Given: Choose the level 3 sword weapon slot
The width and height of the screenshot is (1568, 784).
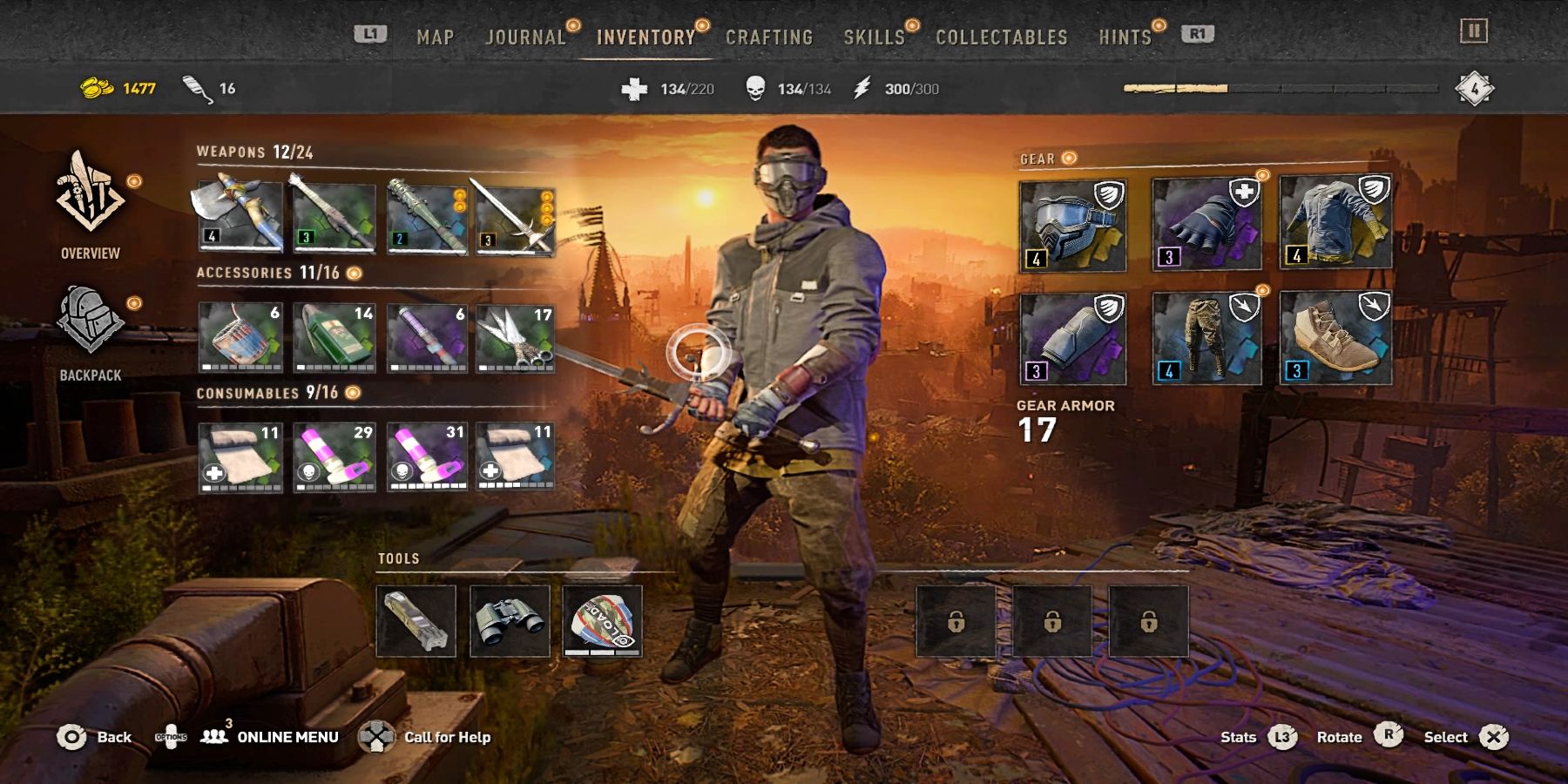Looking at the screenshot, I should (515, 220).
